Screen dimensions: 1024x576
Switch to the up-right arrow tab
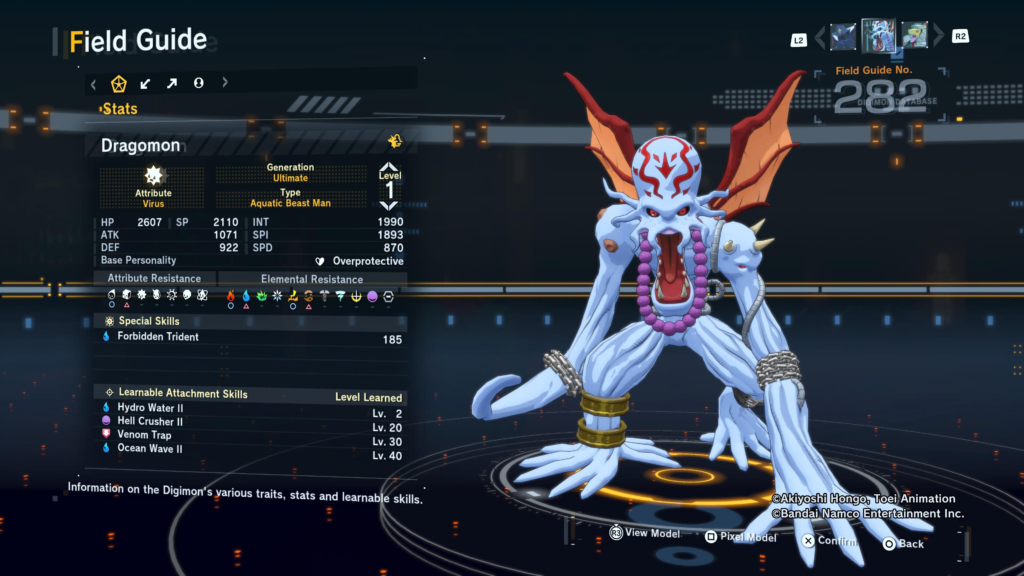pyautogui.click(x=172, y=83)
